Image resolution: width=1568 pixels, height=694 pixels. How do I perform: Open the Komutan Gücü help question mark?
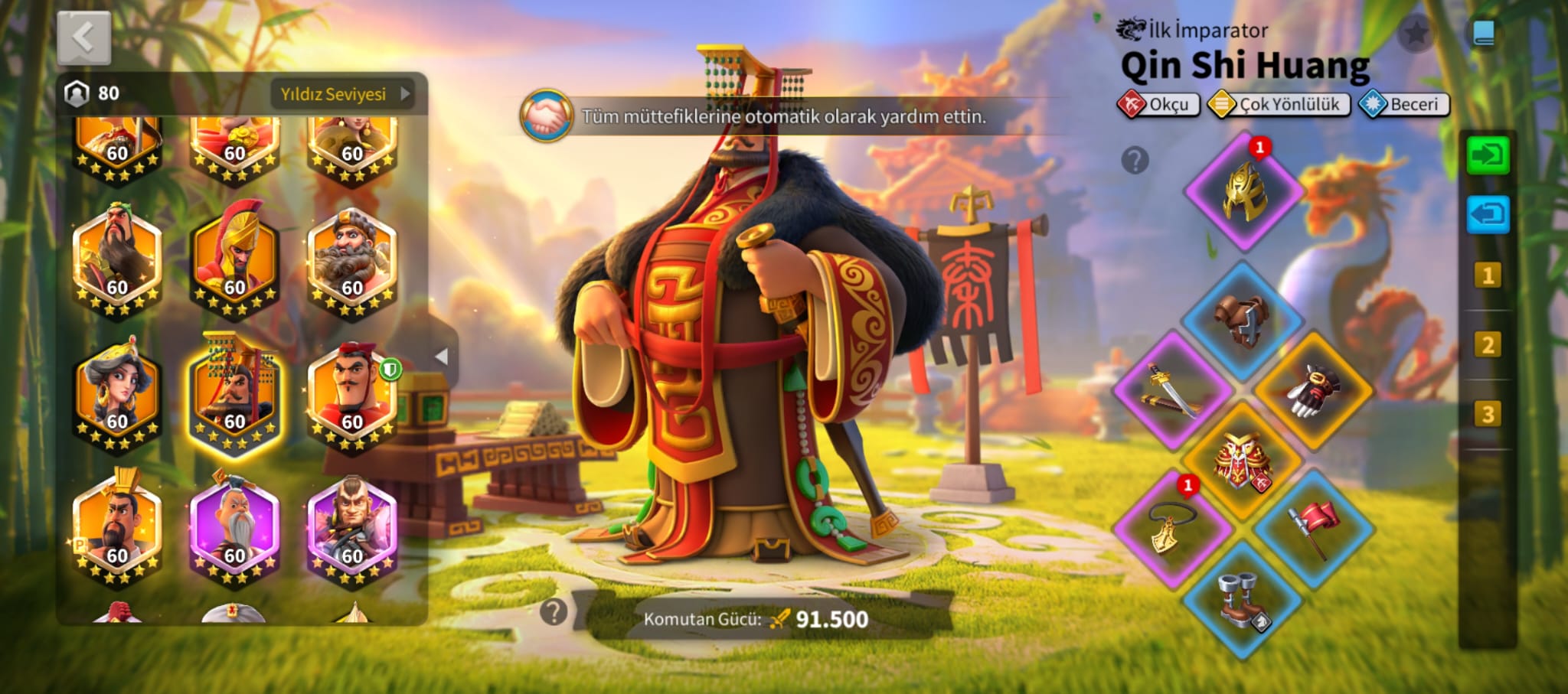click(554, 612)
